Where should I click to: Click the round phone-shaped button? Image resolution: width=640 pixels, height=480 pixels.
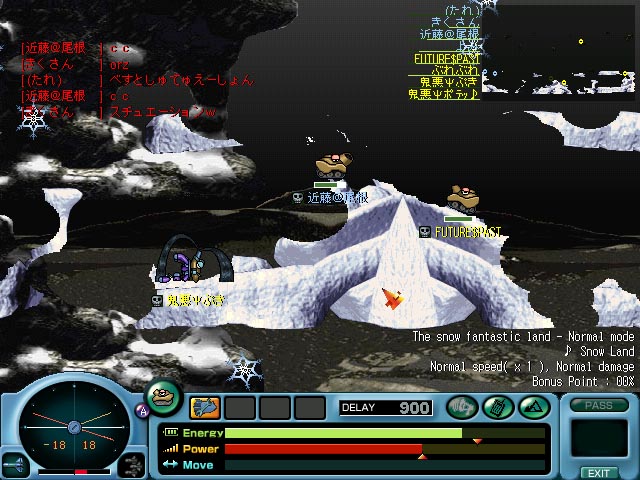(497, 407)
